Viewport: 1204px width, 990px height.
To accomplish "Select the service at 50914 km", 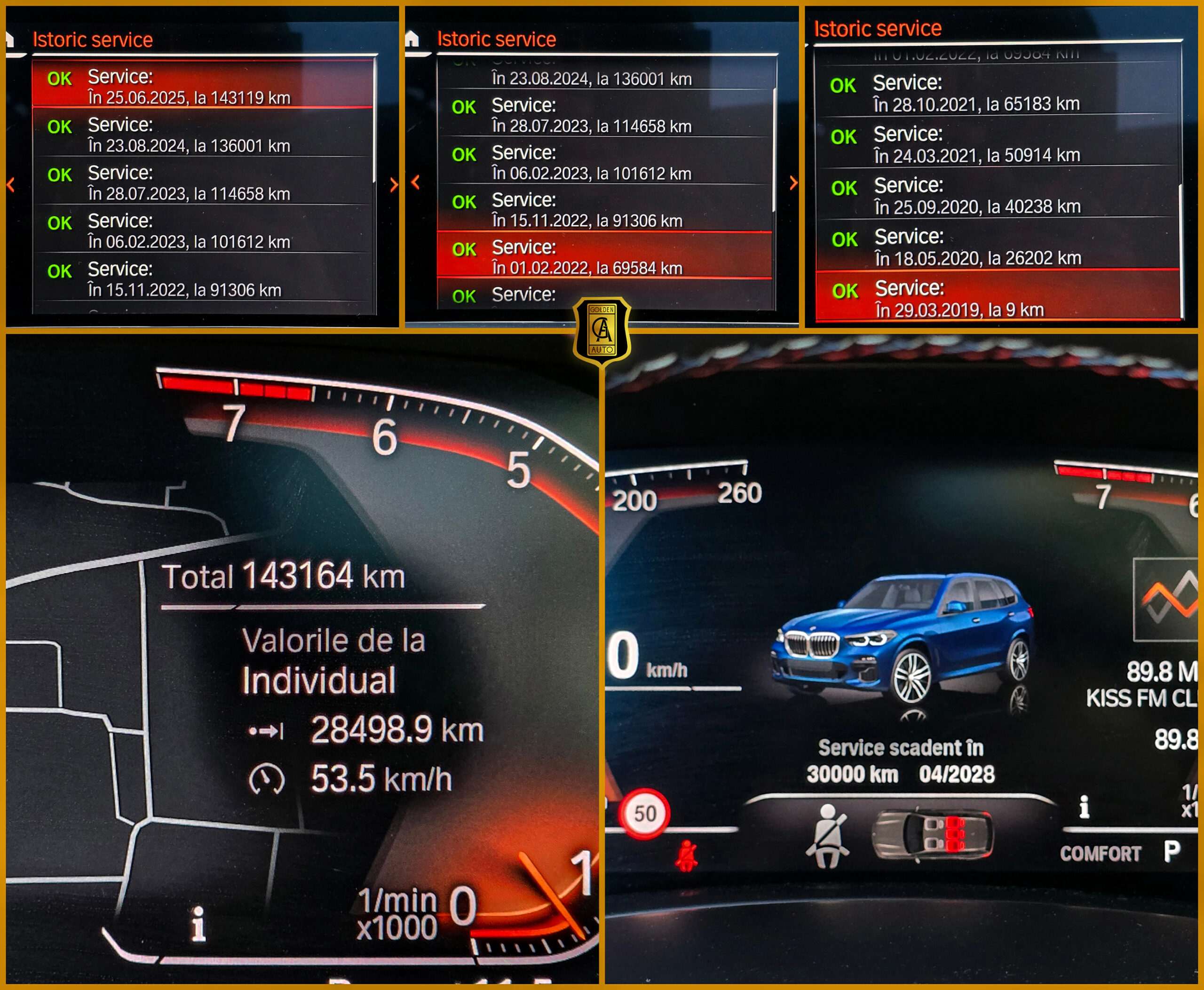I will pyautogui.click(x=997, y=144).
